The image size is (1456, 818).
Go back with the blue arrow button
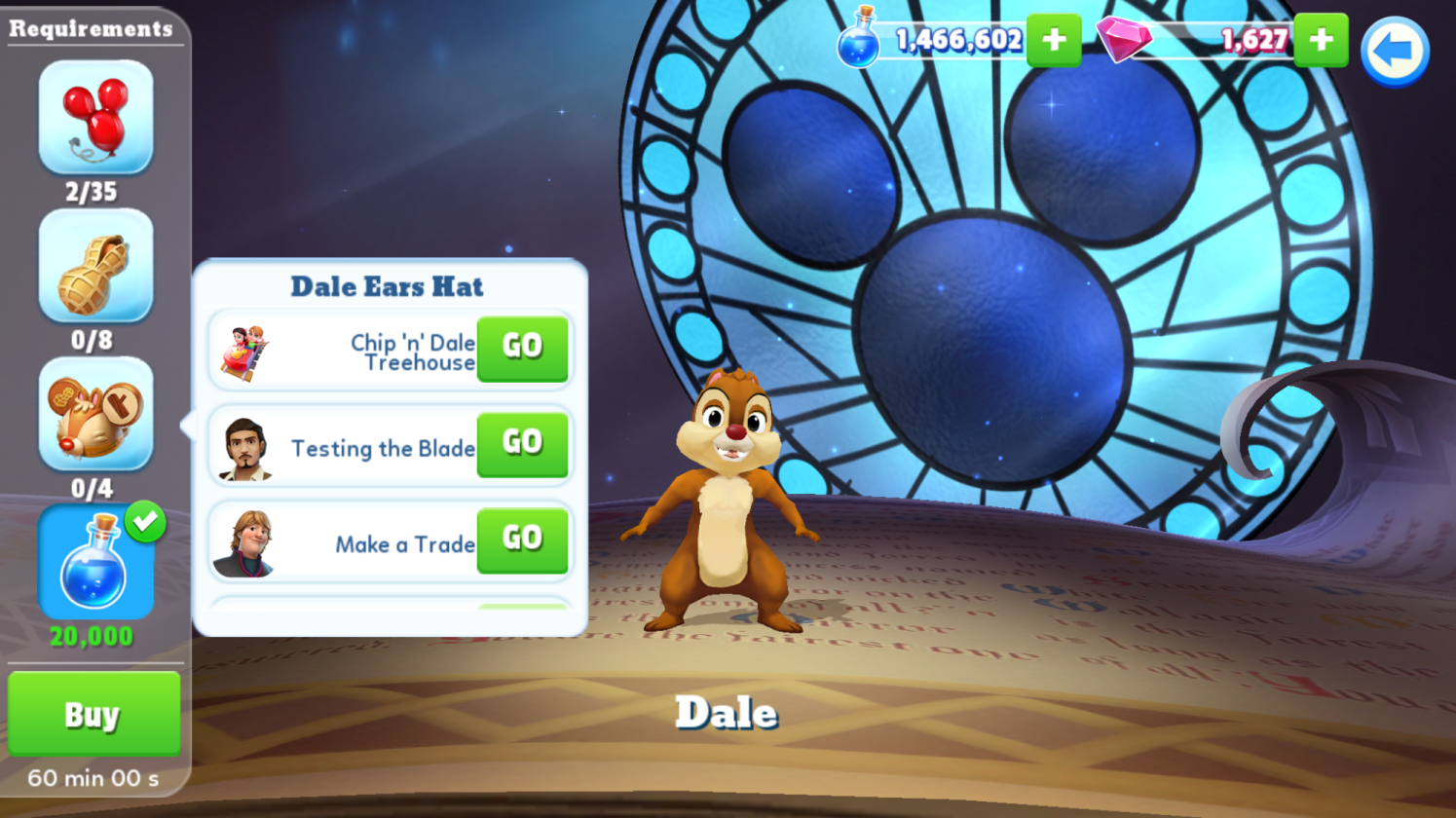[1394, 52]
